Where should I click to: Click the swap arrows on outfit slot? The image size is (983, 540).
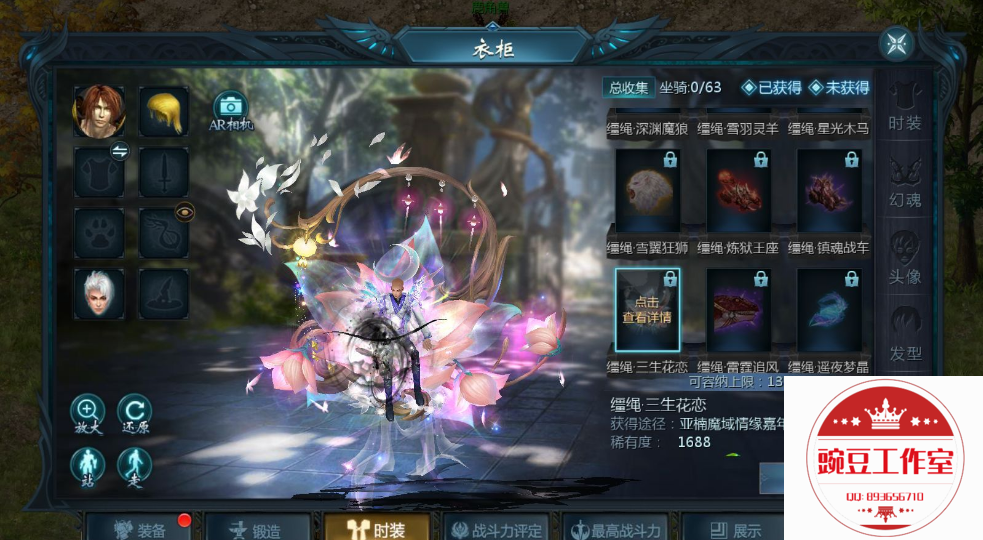[119, 152]
